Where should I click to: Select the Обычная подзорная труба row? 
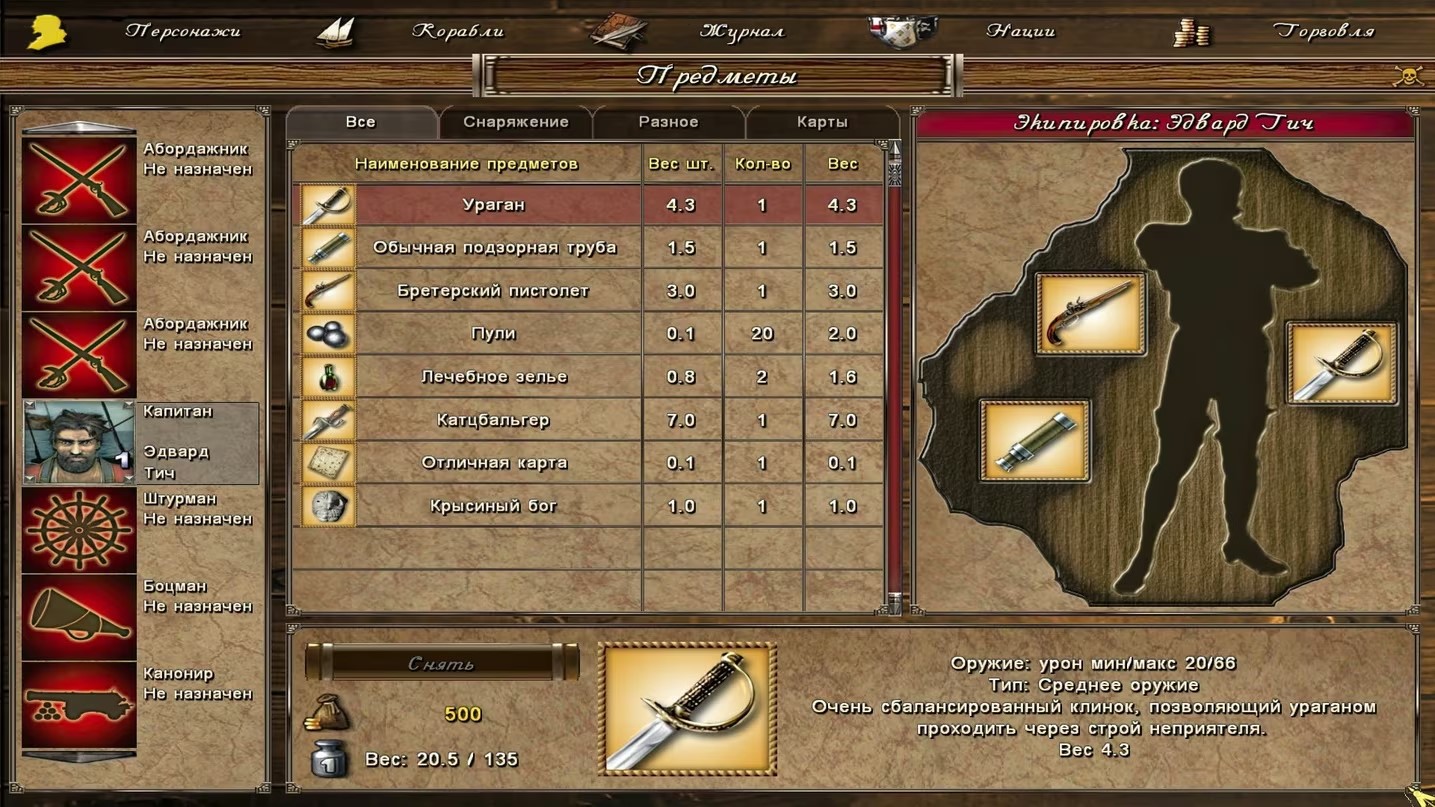[x=494, y=248]
